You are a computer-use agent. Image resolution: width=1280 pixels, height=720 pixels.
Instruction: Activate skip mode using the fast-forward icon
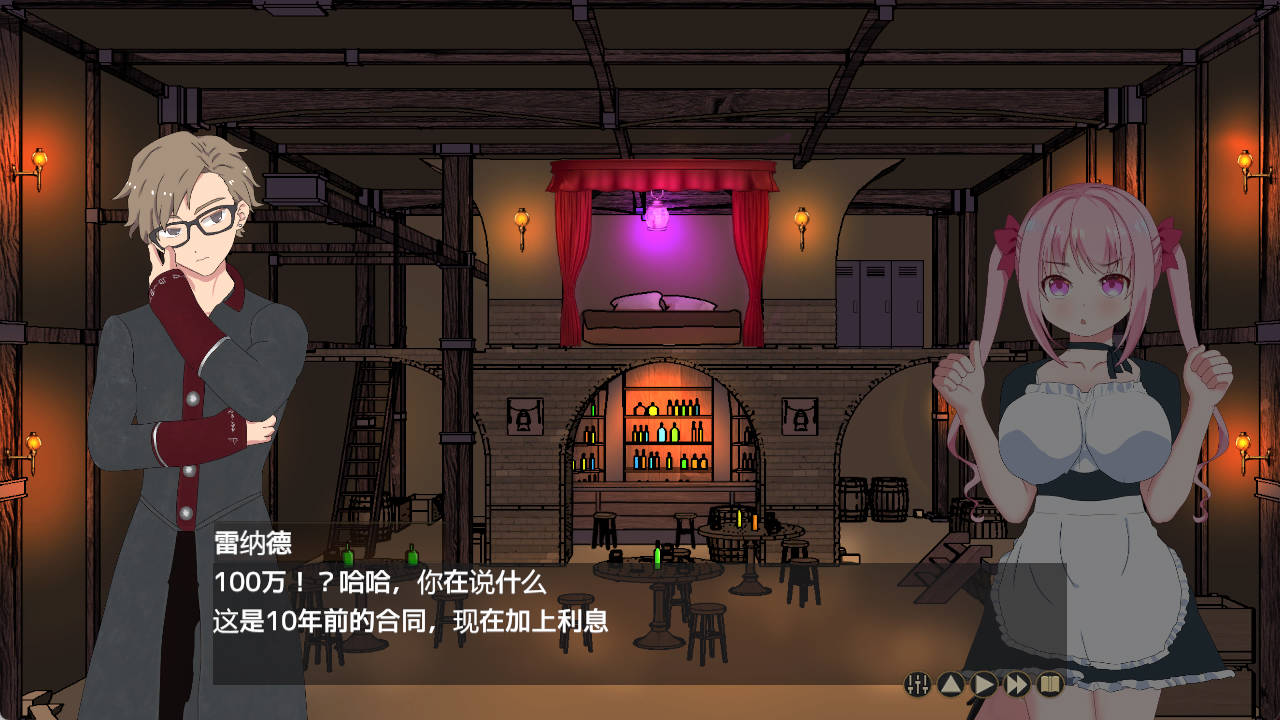click(x=1016, y=684)
